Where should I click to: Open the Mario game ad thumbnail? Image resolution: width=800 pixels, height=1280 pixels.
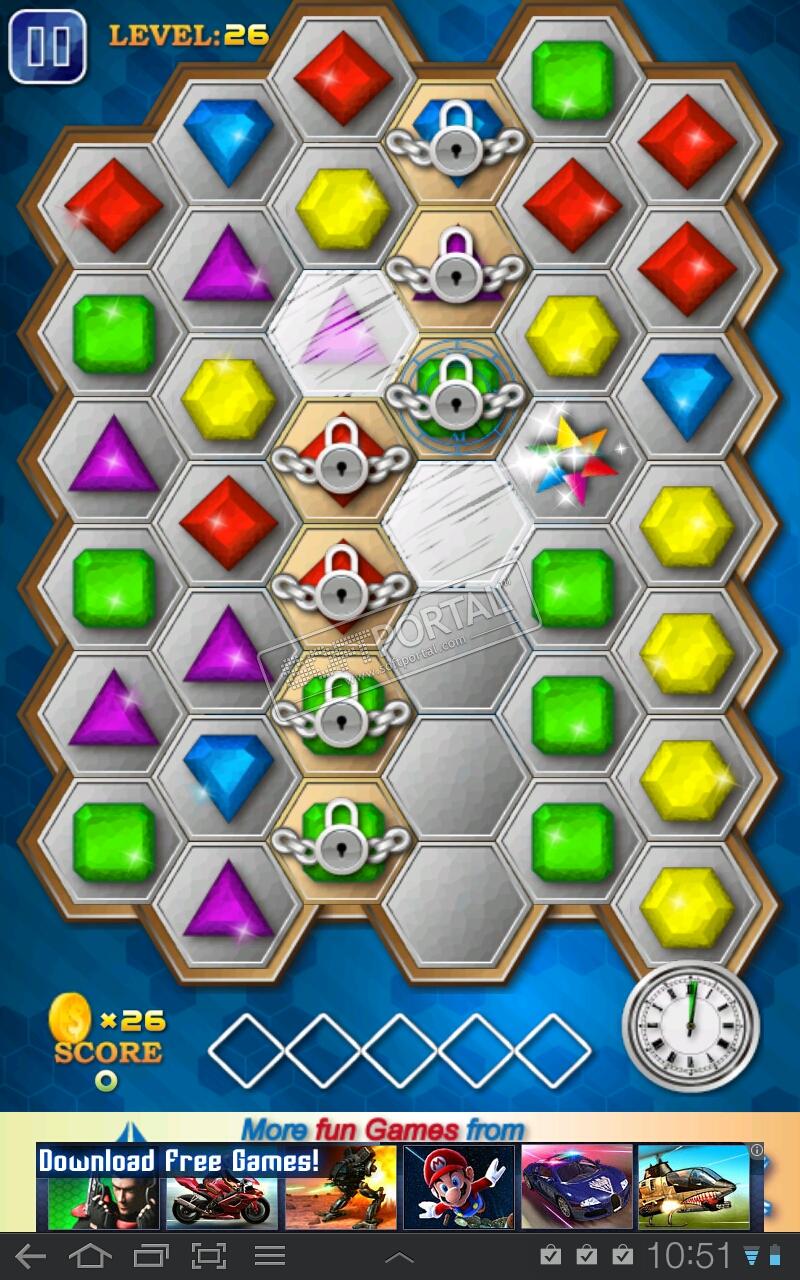459,1187
